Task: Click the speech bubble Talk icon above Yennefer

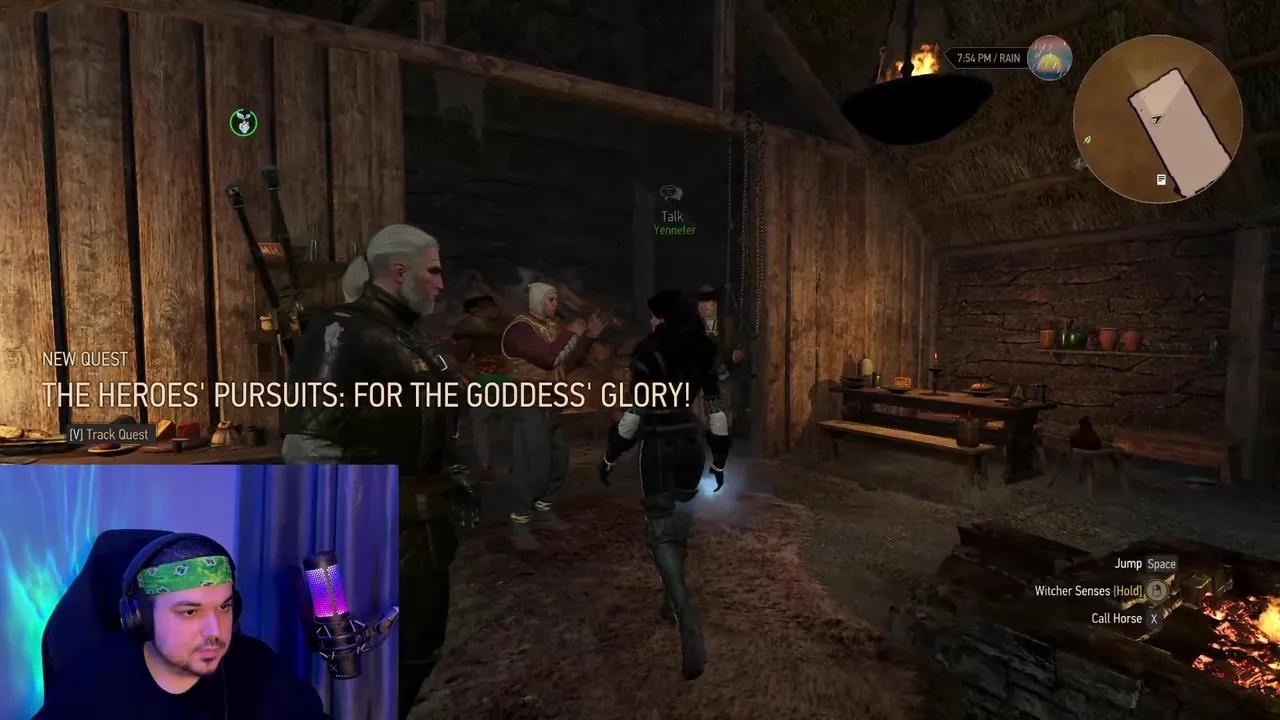Action: [x=671, y=192]
